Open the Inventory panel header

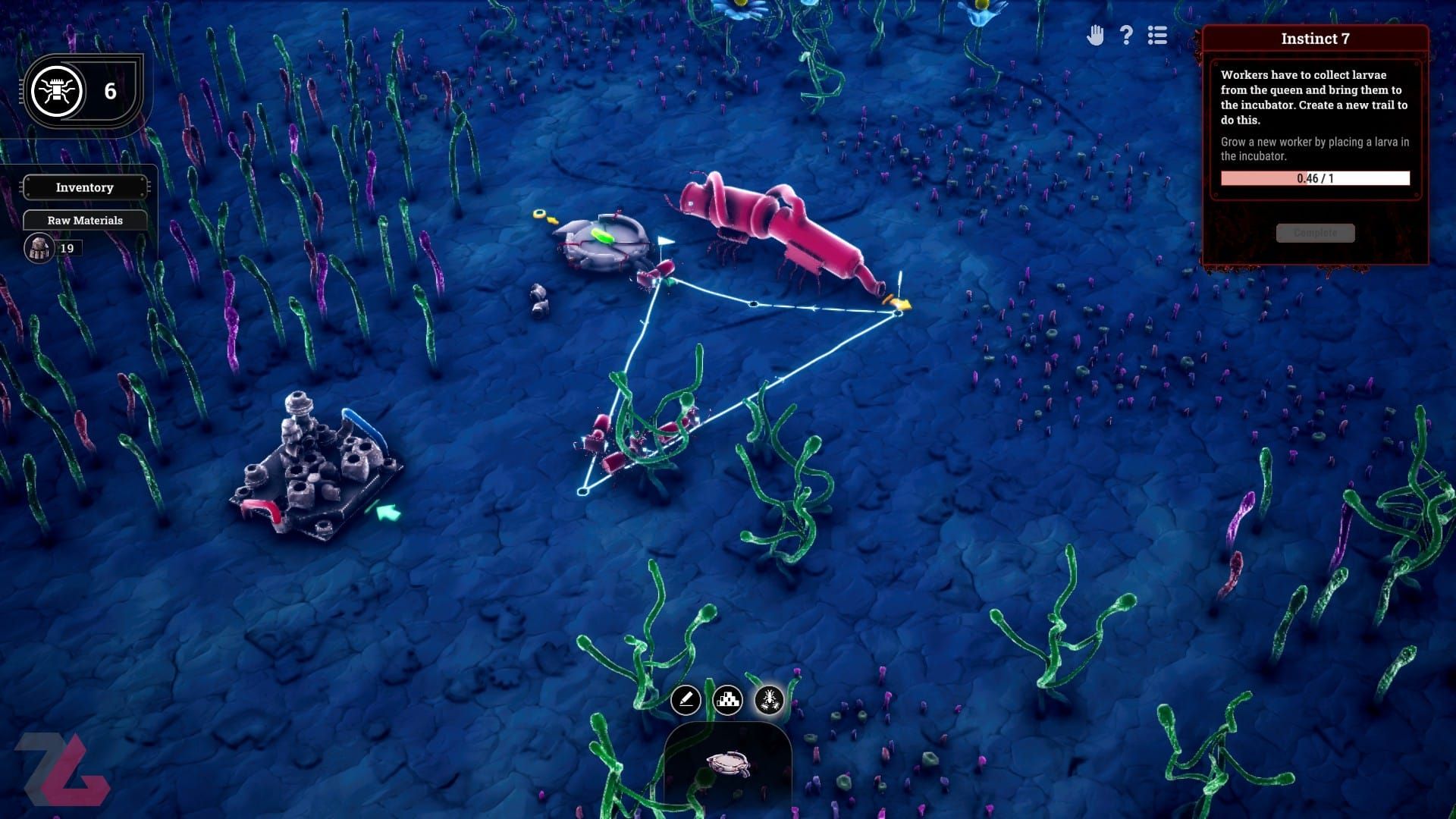click(x=84, y=187)
